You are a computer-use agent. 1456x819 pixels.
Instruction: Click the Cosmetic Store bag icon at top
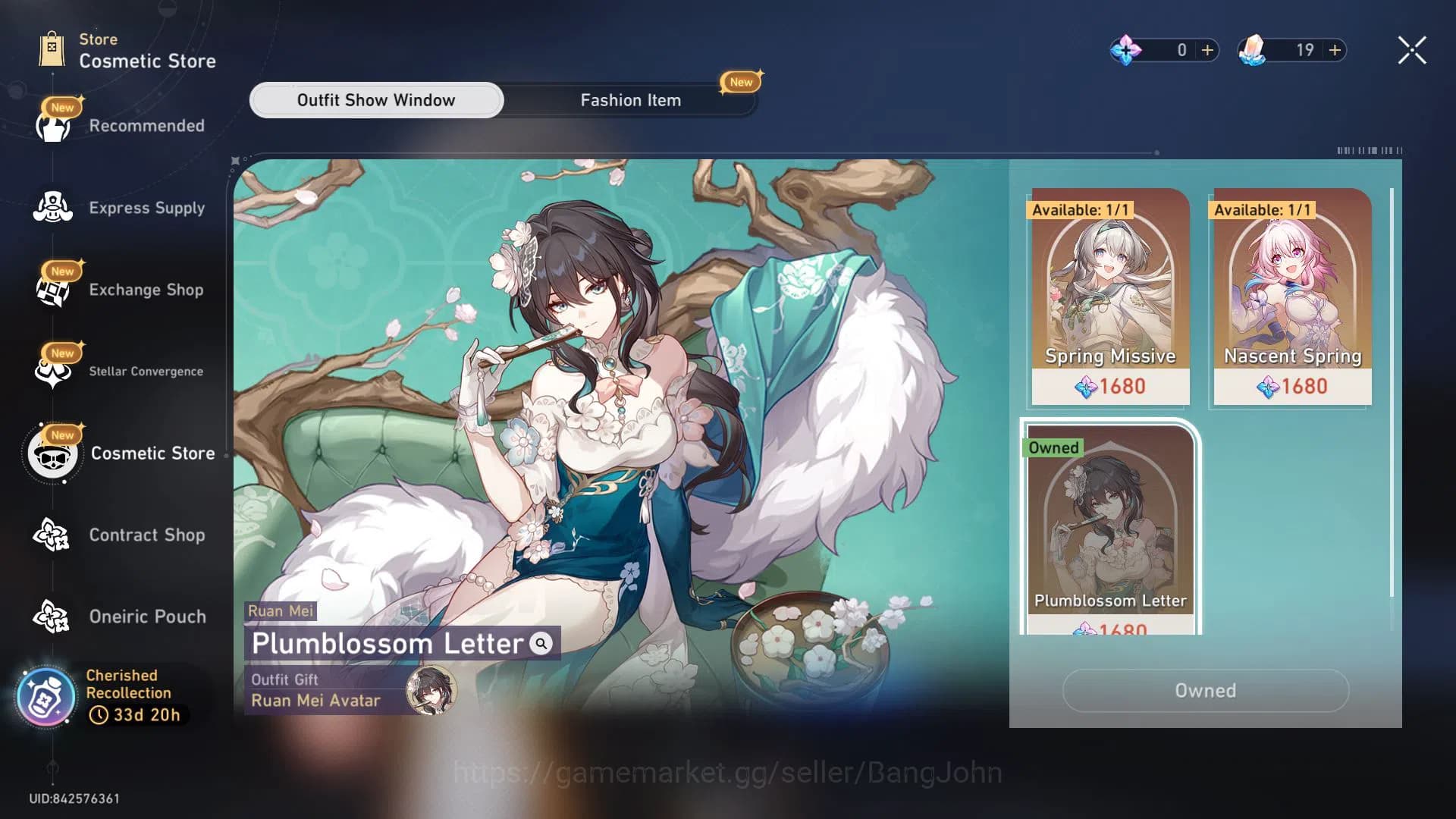point(52,47)
